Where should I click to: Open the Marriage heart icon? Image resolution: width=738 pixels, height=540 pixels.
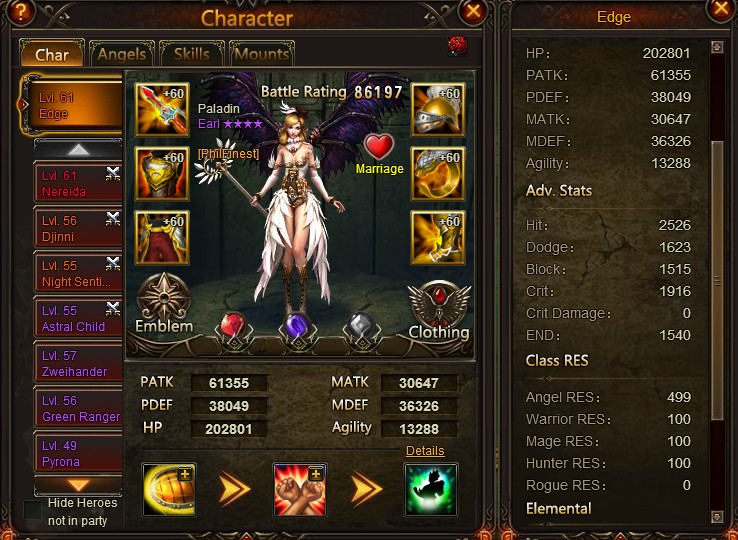pos(379,147)
